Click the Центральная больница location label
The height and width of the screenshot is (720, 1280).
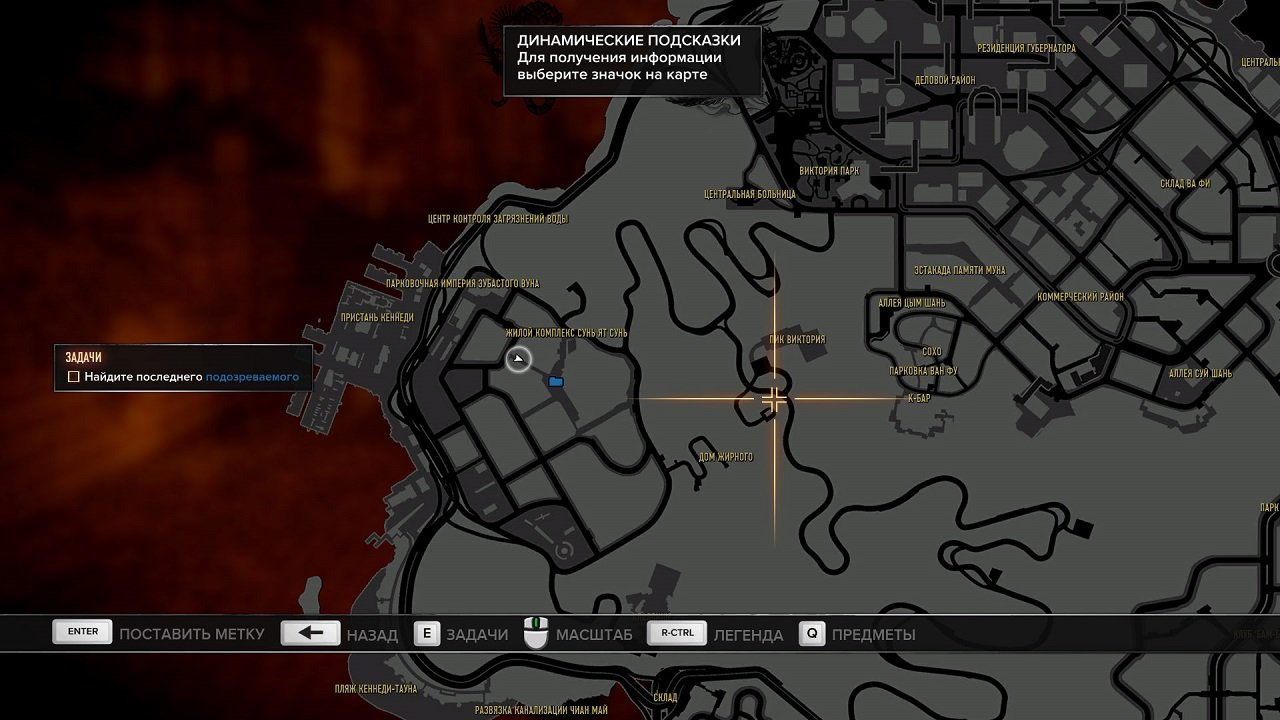(750, 194)
